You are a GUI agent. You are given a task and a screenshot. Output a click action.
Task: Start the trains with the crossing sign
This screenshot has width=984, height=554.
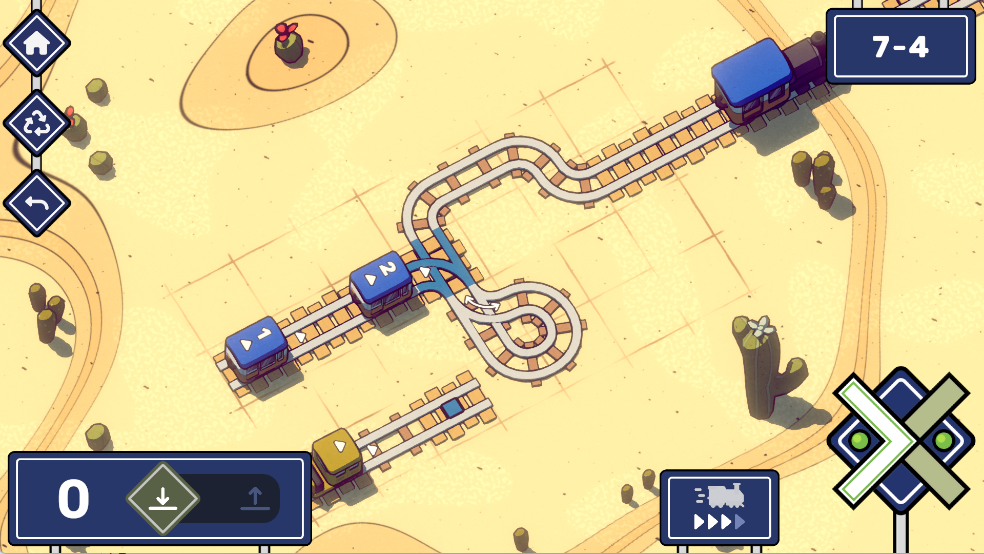point(901,440)
